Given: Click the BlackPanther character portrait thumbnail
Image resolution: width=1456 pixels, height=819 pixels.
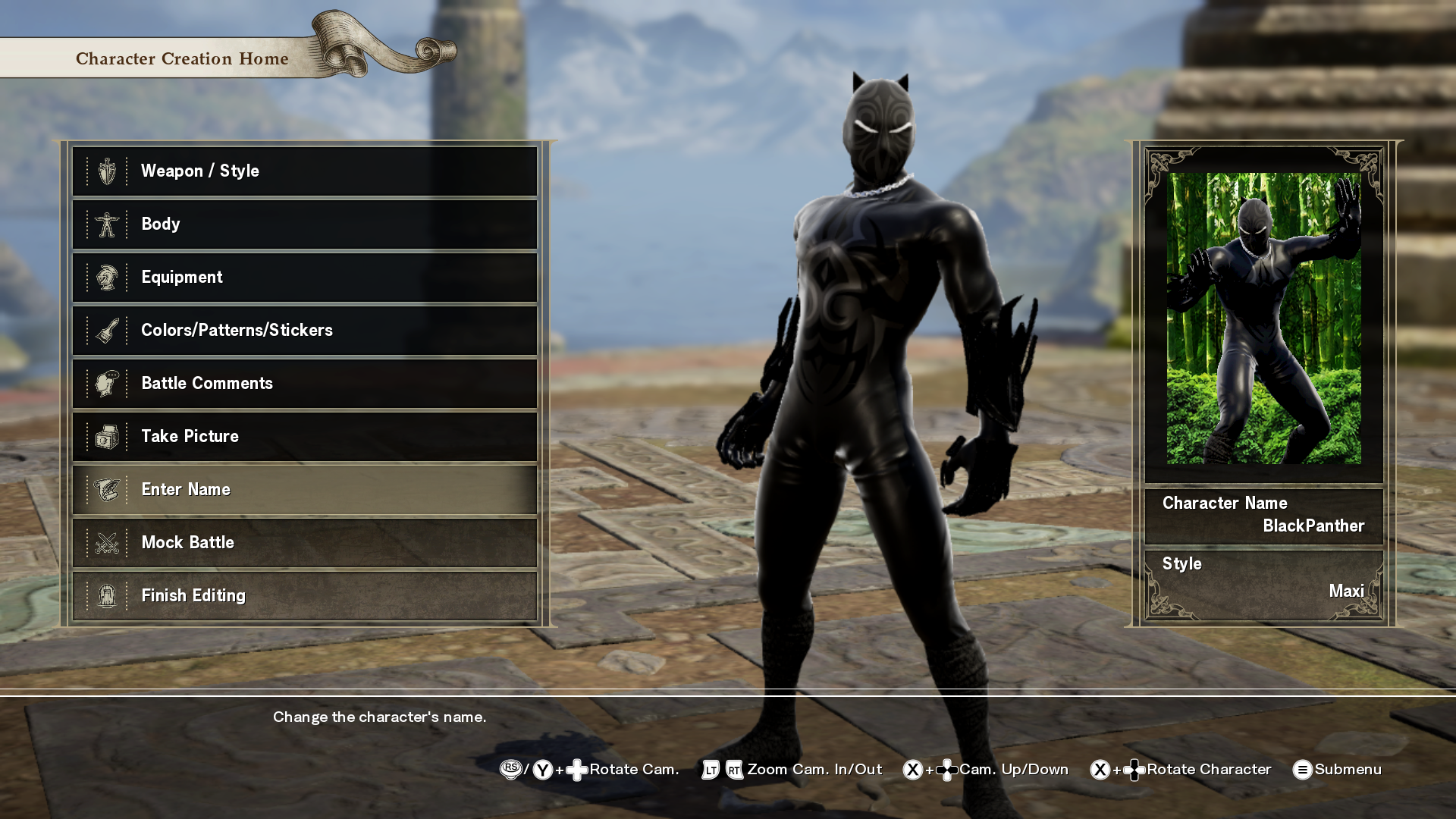Looking at the screenshot, I should click(x=1263, y=318).
